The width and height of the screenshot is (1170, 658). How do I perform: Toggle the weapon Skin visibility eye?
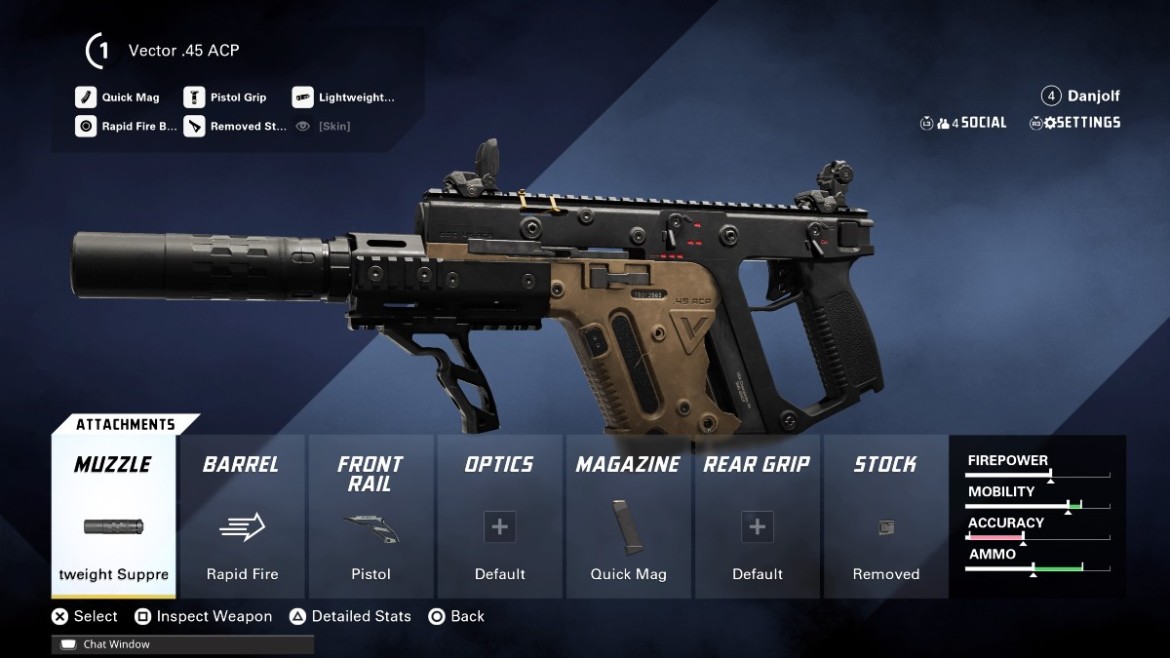(303, 127)
